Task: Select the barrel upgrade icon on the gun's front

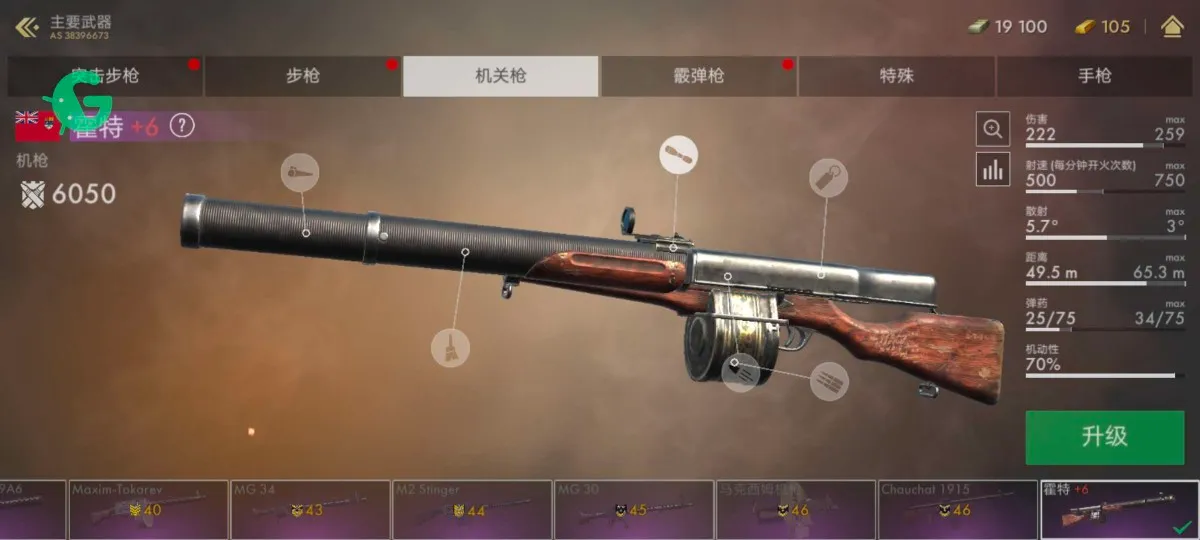Action: 300,173
